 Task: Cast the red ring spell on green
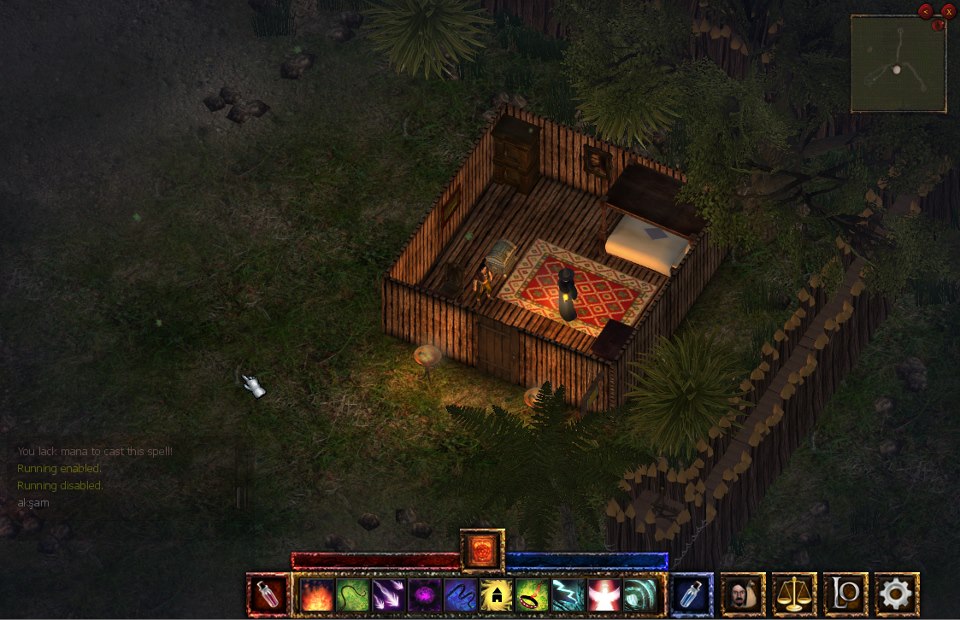coord(532,595)
